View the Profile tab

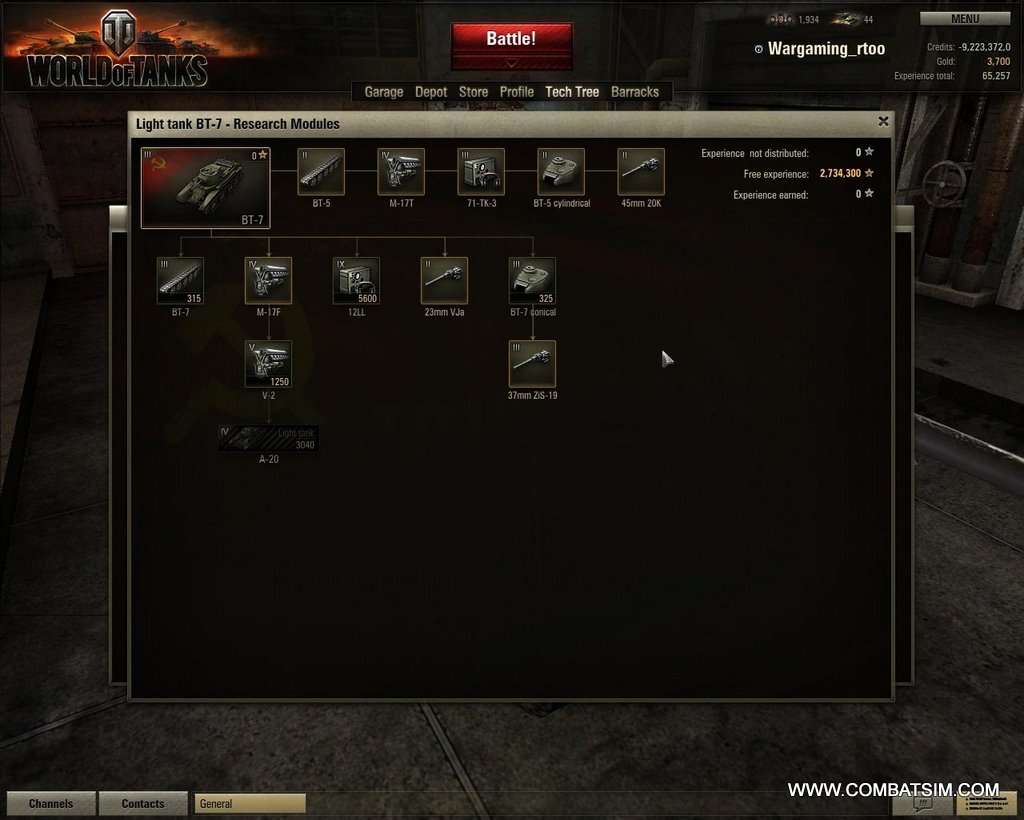click(x=517, y=92)
